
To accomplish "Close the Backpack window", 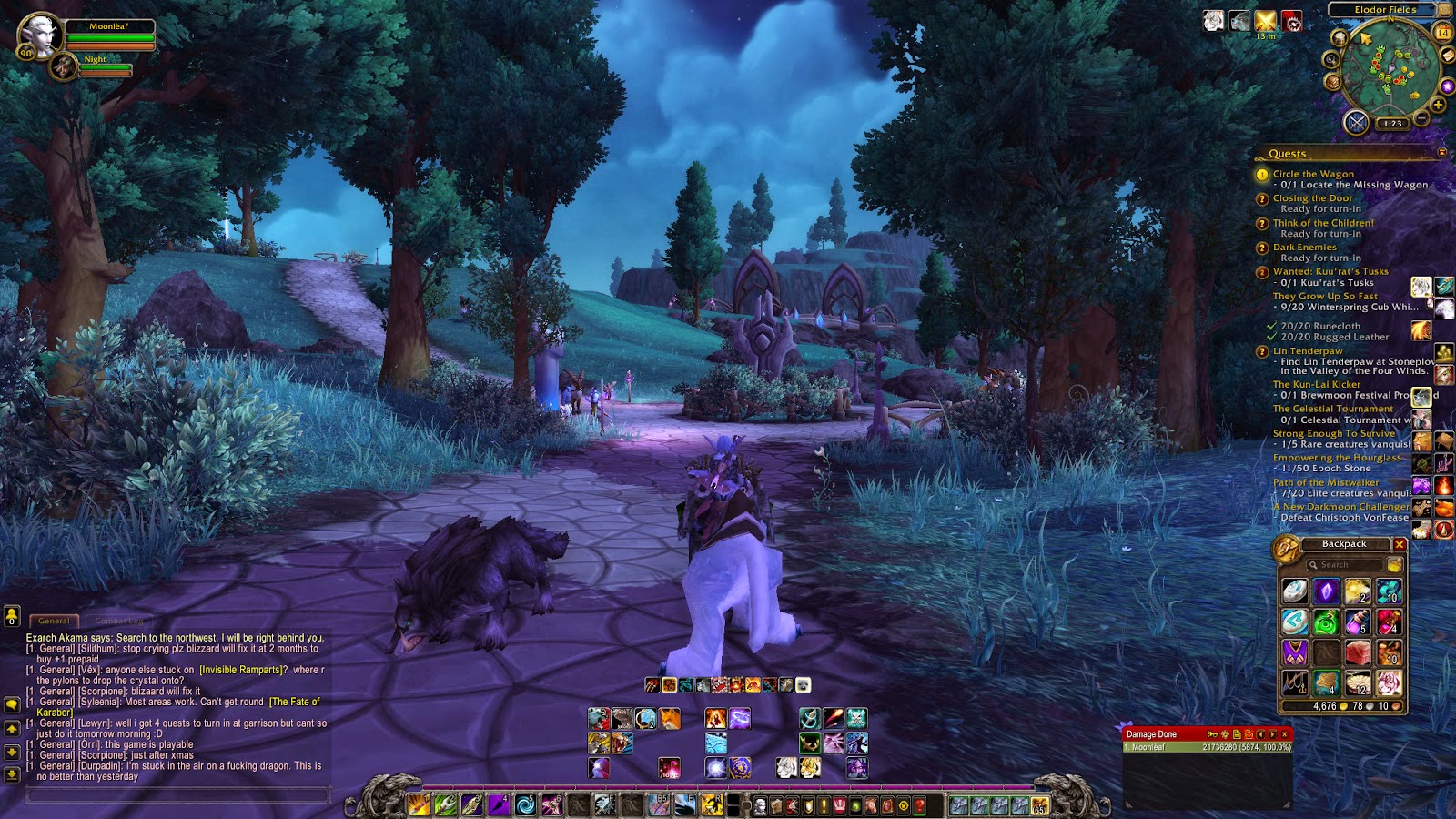I will pos(1400,544).
